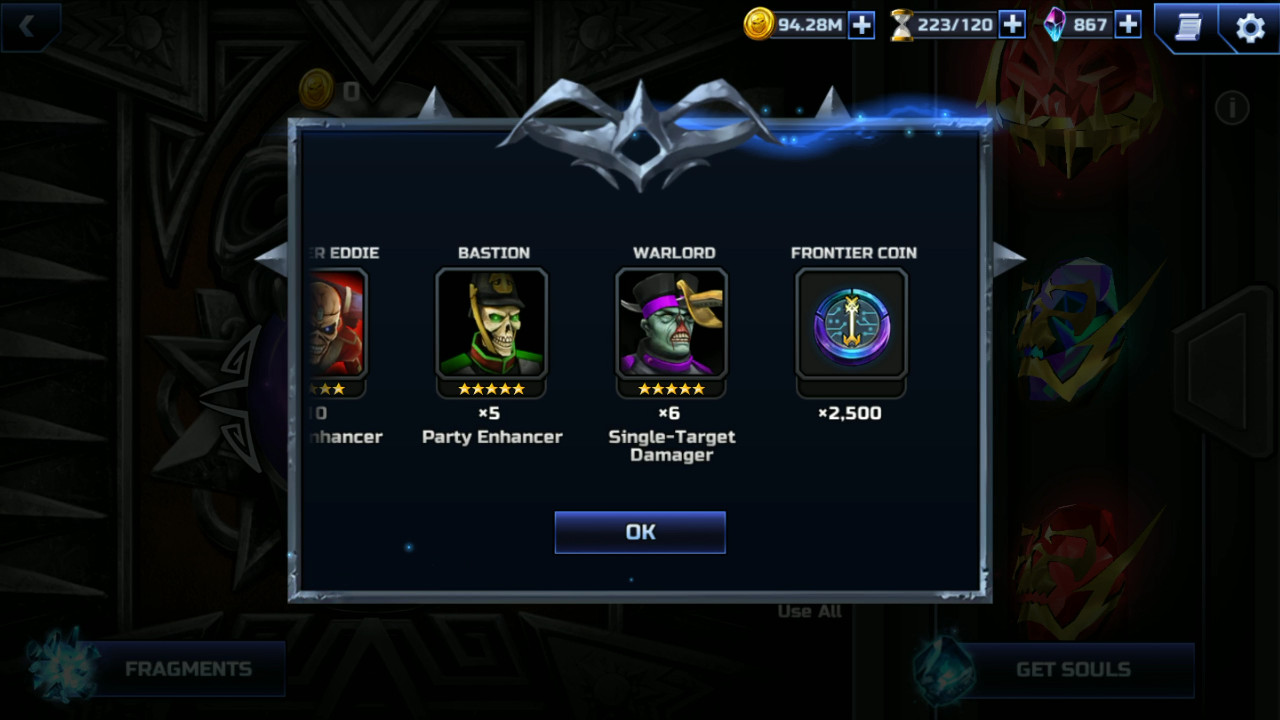Select the Warlord character reward portrait
The height and width of the screenshot is (720, 1280).
point(672,323)
